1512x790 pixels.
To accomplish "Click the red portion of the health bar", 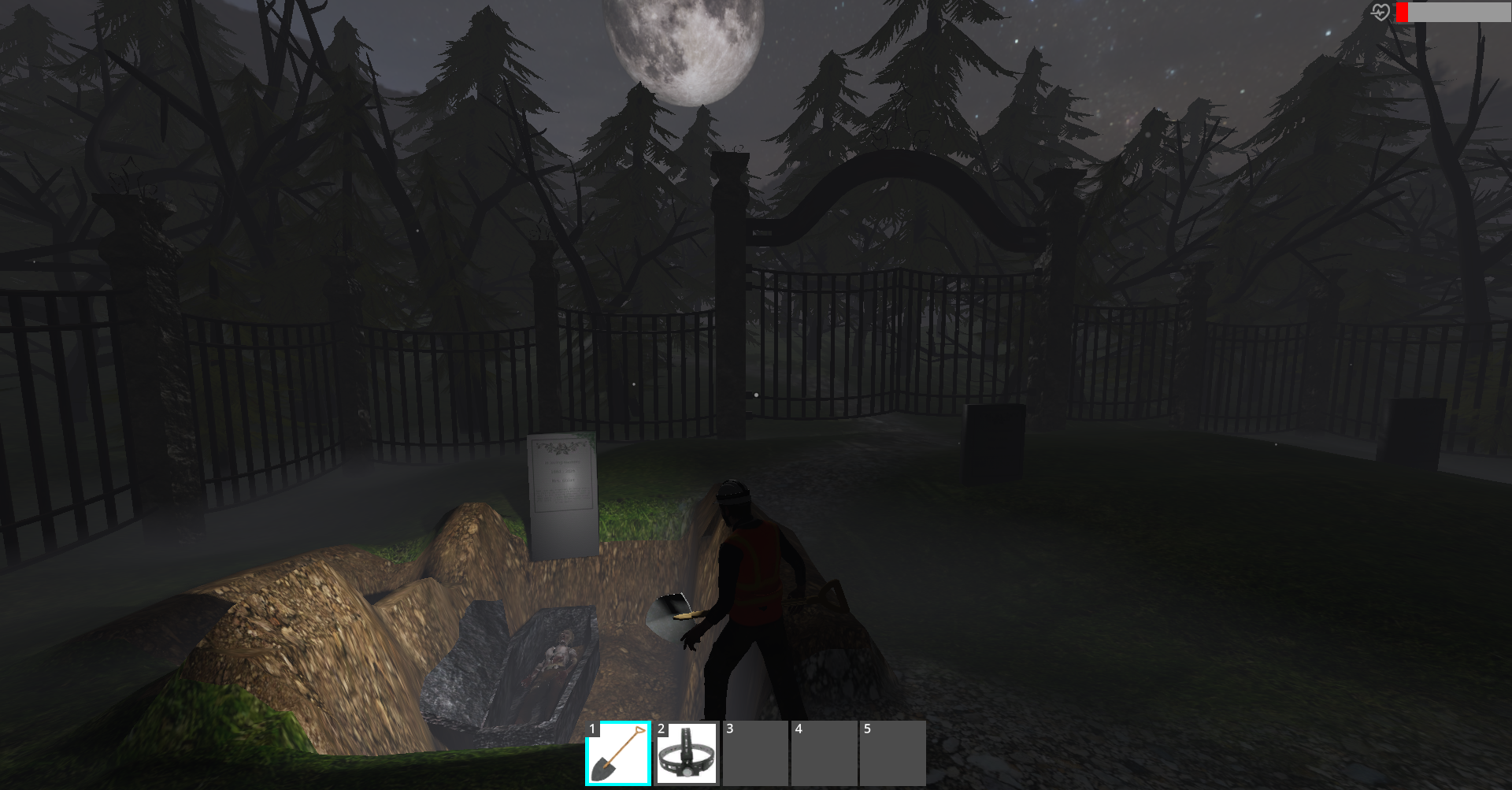I will pyautogui.click(x=1402, y=11).
